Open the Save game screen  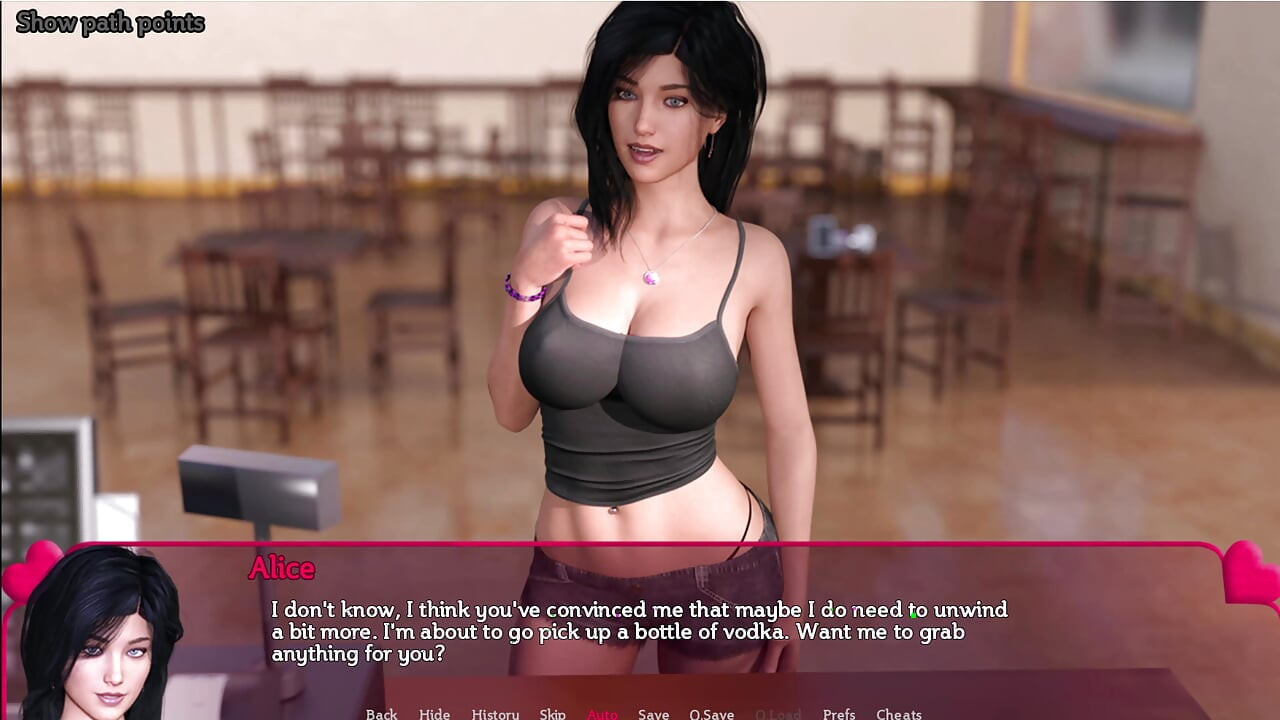653,713
